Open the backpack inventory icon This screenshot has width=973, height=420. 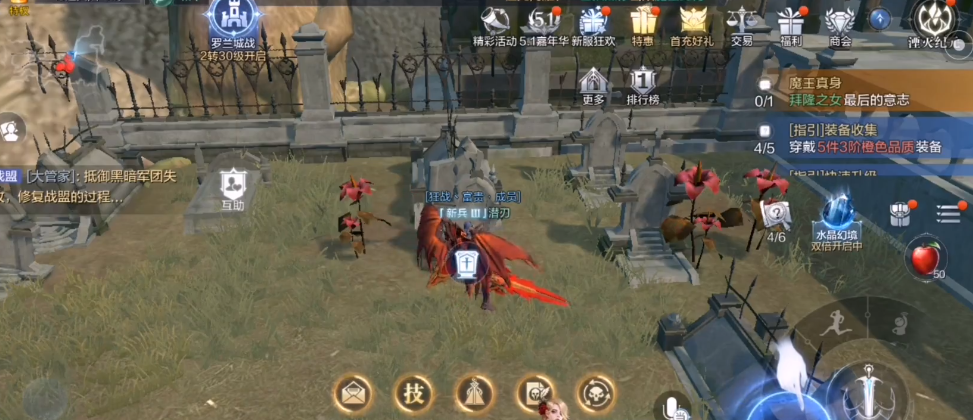click(x=900, y=213)
